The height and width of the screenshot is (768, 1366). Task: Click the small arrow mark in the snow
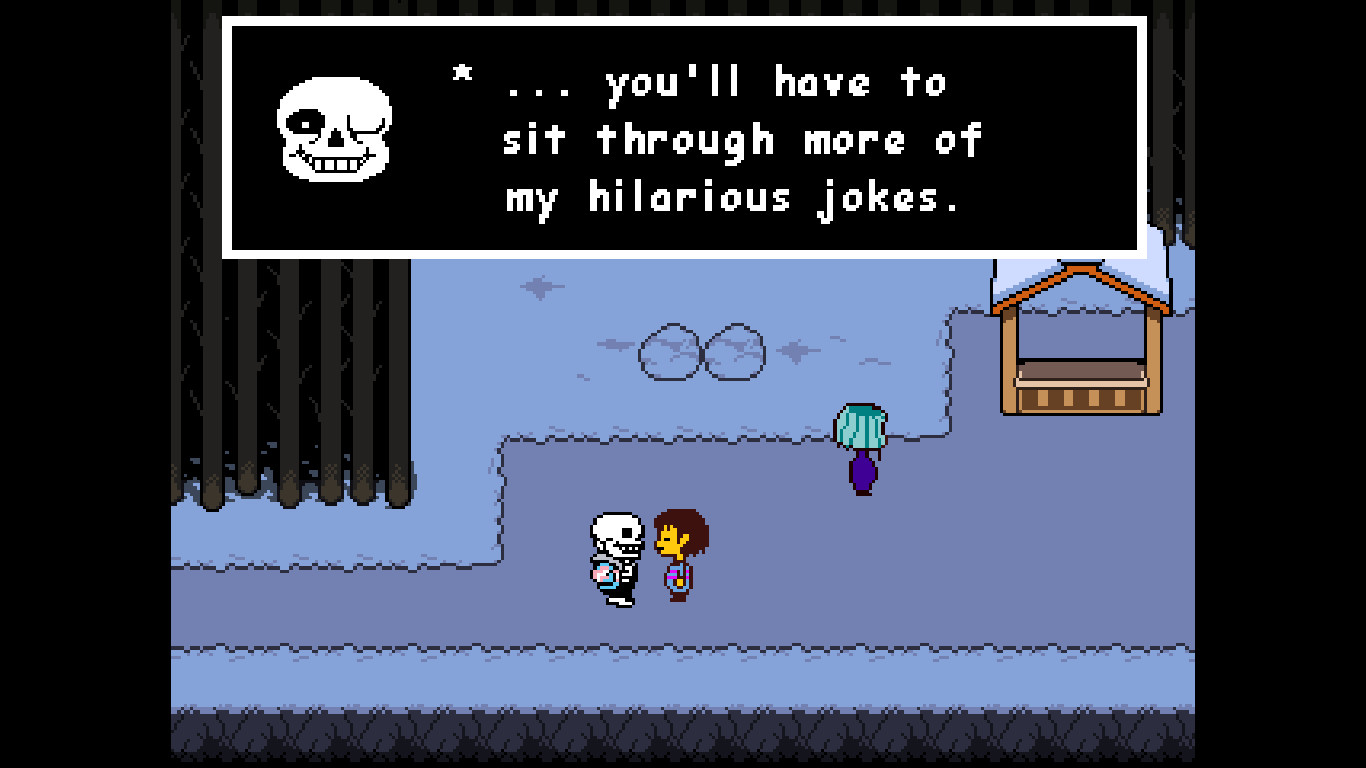click(537, 288)
